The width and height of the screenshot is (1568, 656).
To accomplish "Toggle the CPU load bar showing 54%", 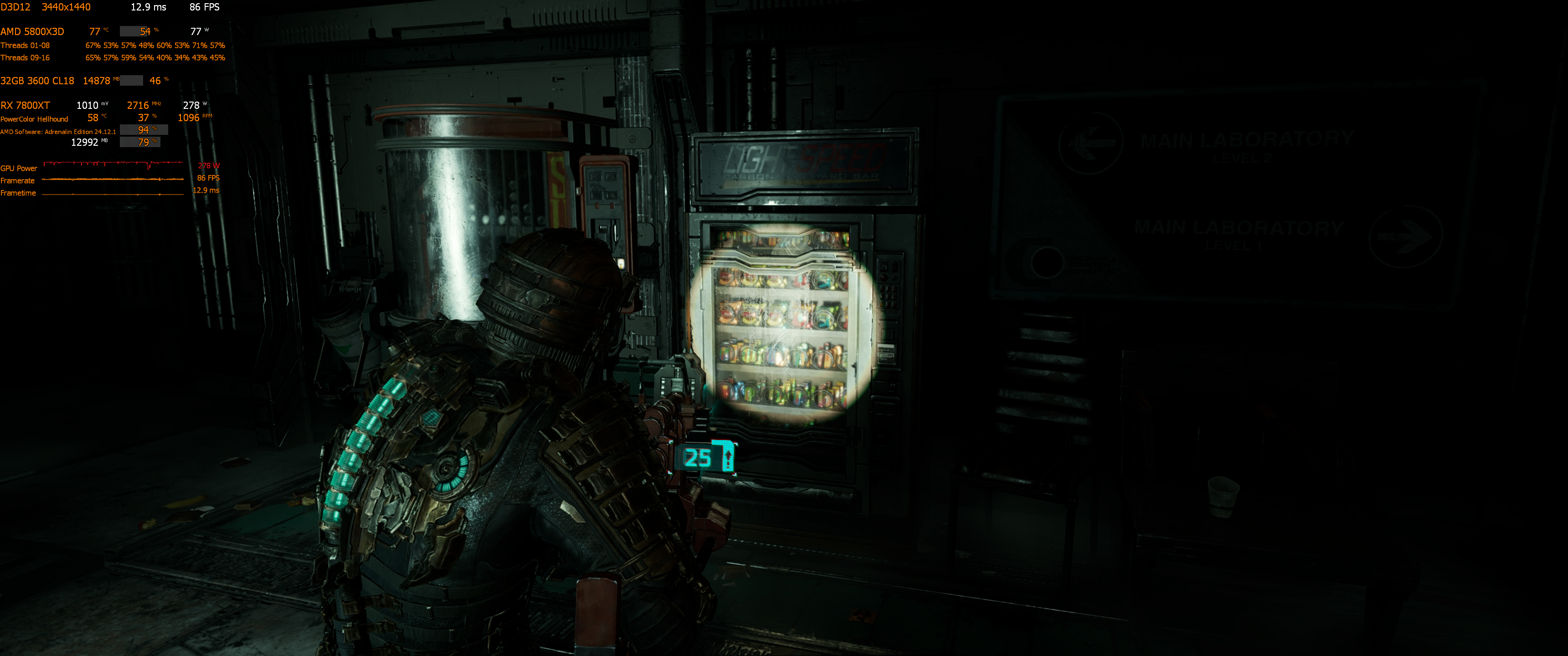I will (x=135, y=31).
